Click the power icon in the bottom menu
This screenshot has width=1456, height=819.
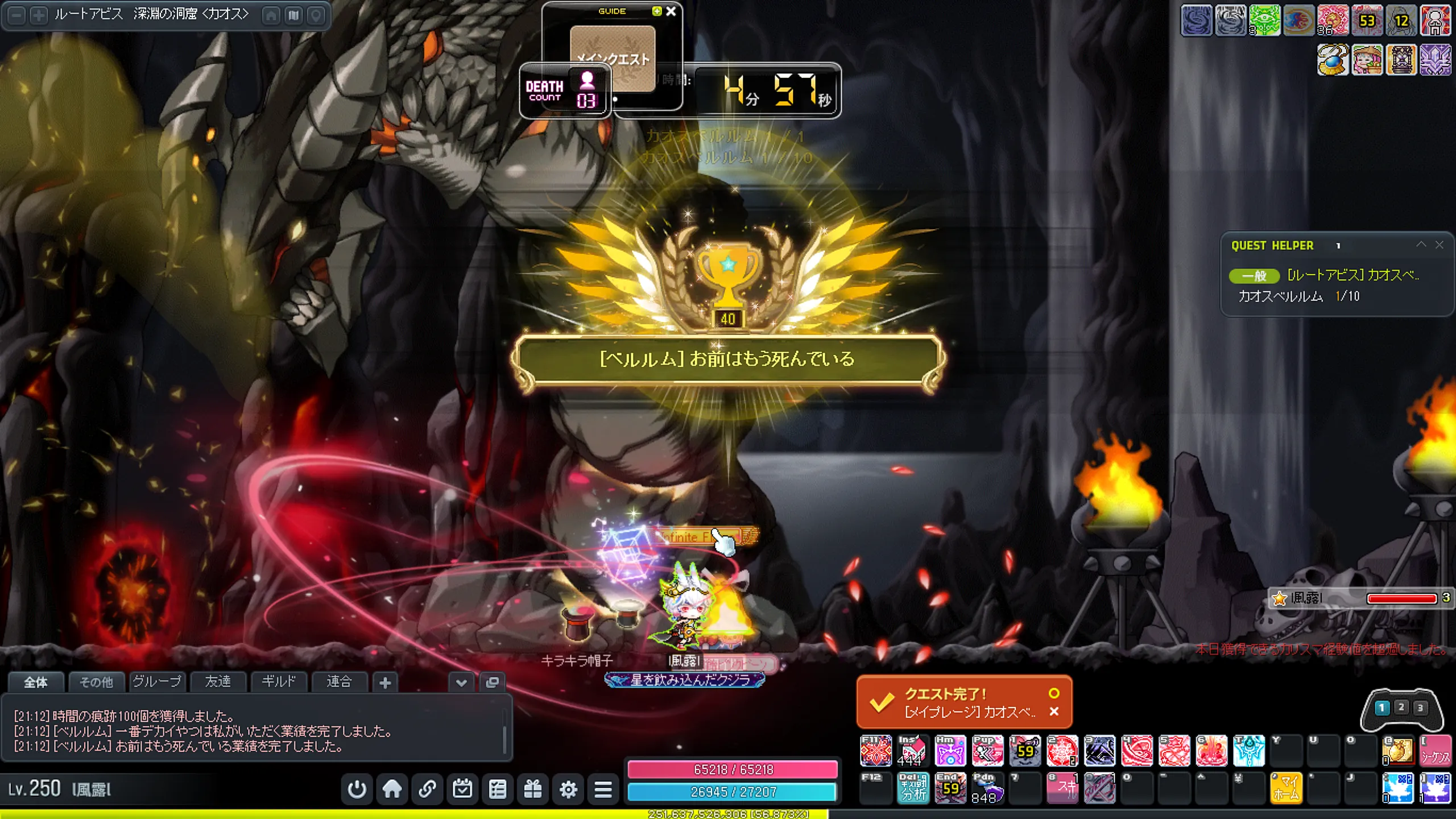(357, 789)
